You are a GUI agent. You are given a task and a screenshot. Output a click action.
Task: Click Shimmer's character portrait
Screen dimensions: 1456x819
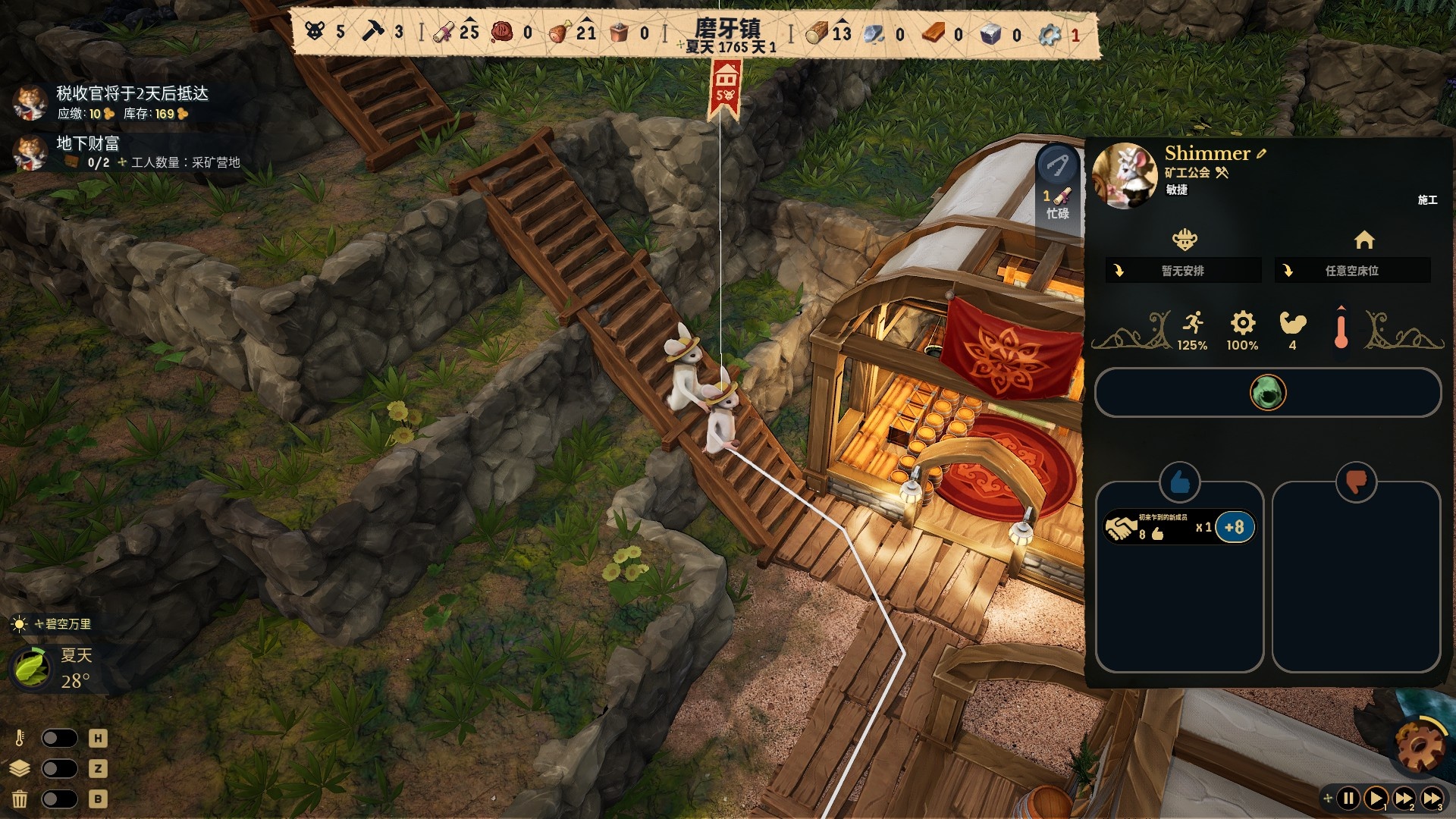pyautogui.click(x=1125, y=174)
